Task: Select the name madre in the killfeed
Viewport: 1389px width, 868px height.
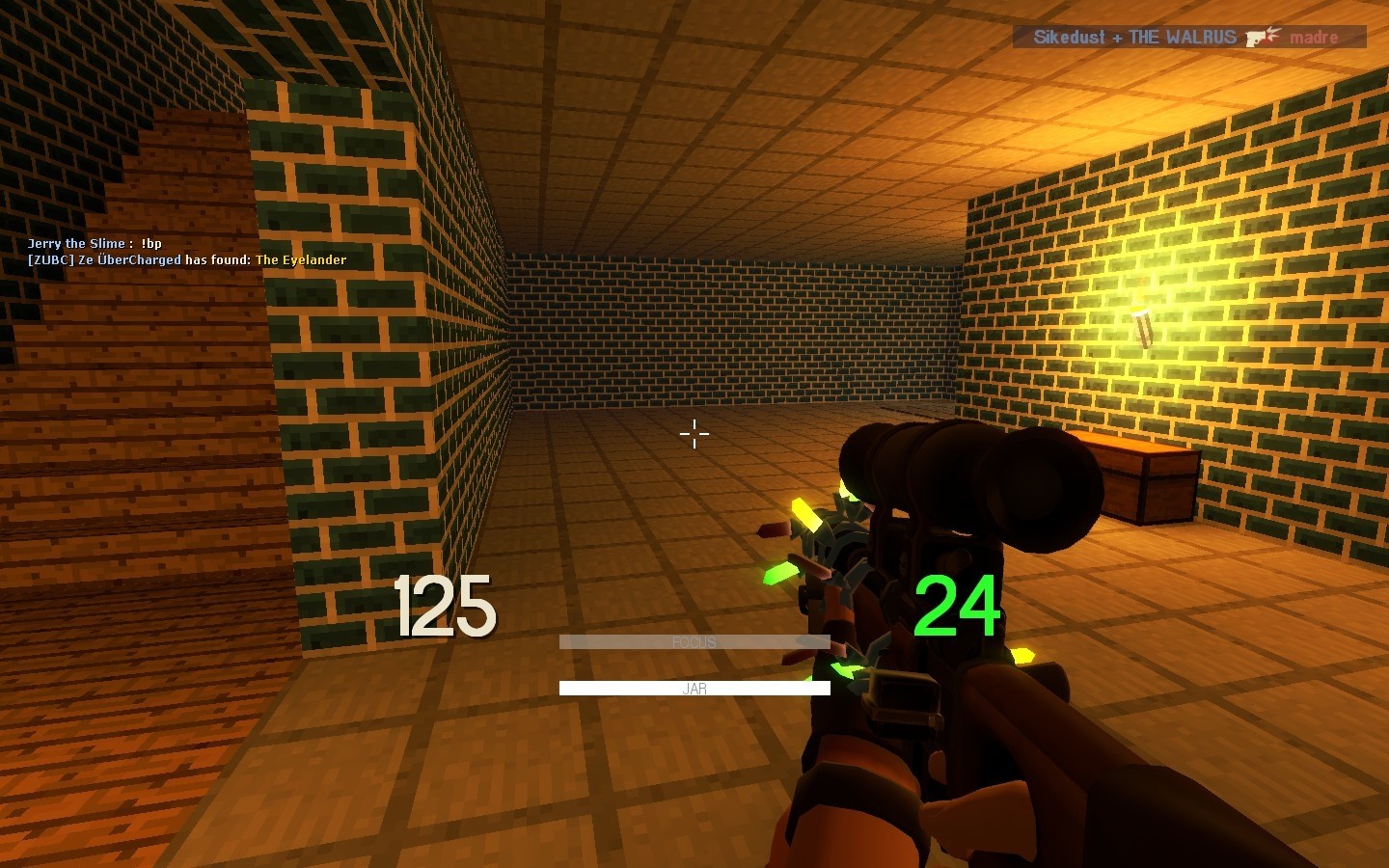Action: (1314, 38)
